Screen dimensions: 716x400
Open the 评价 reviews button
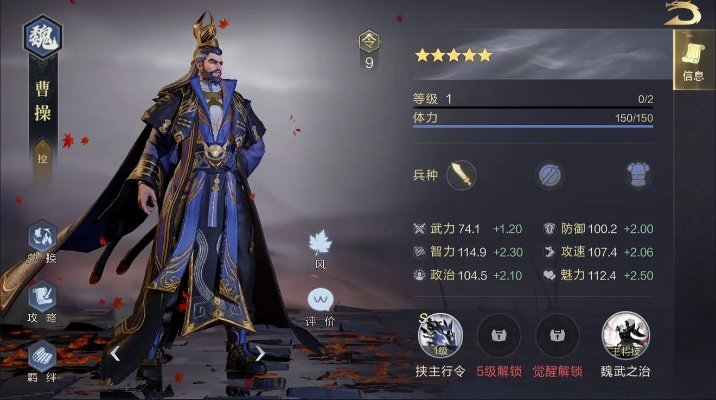point(320,301)
